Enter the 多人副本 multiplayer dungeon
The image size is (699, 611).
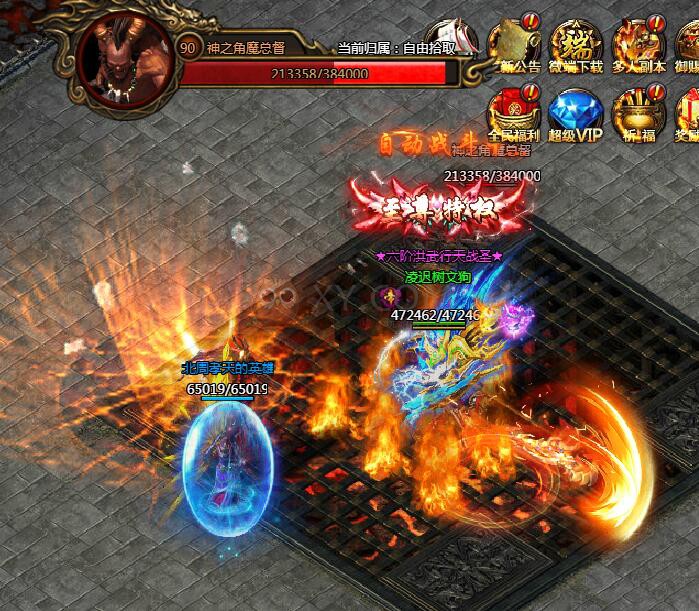638,45
